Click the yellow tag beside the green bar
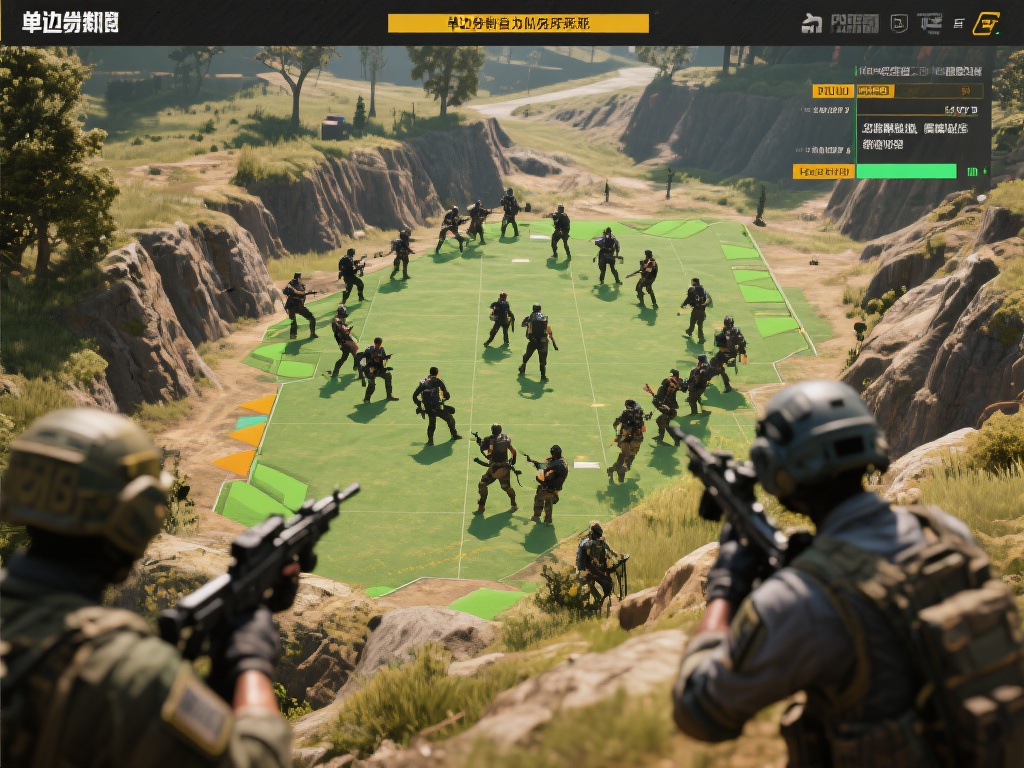The width and height of the screenshot is (1024, 768). pyautogui.click(x=823, y=171)
